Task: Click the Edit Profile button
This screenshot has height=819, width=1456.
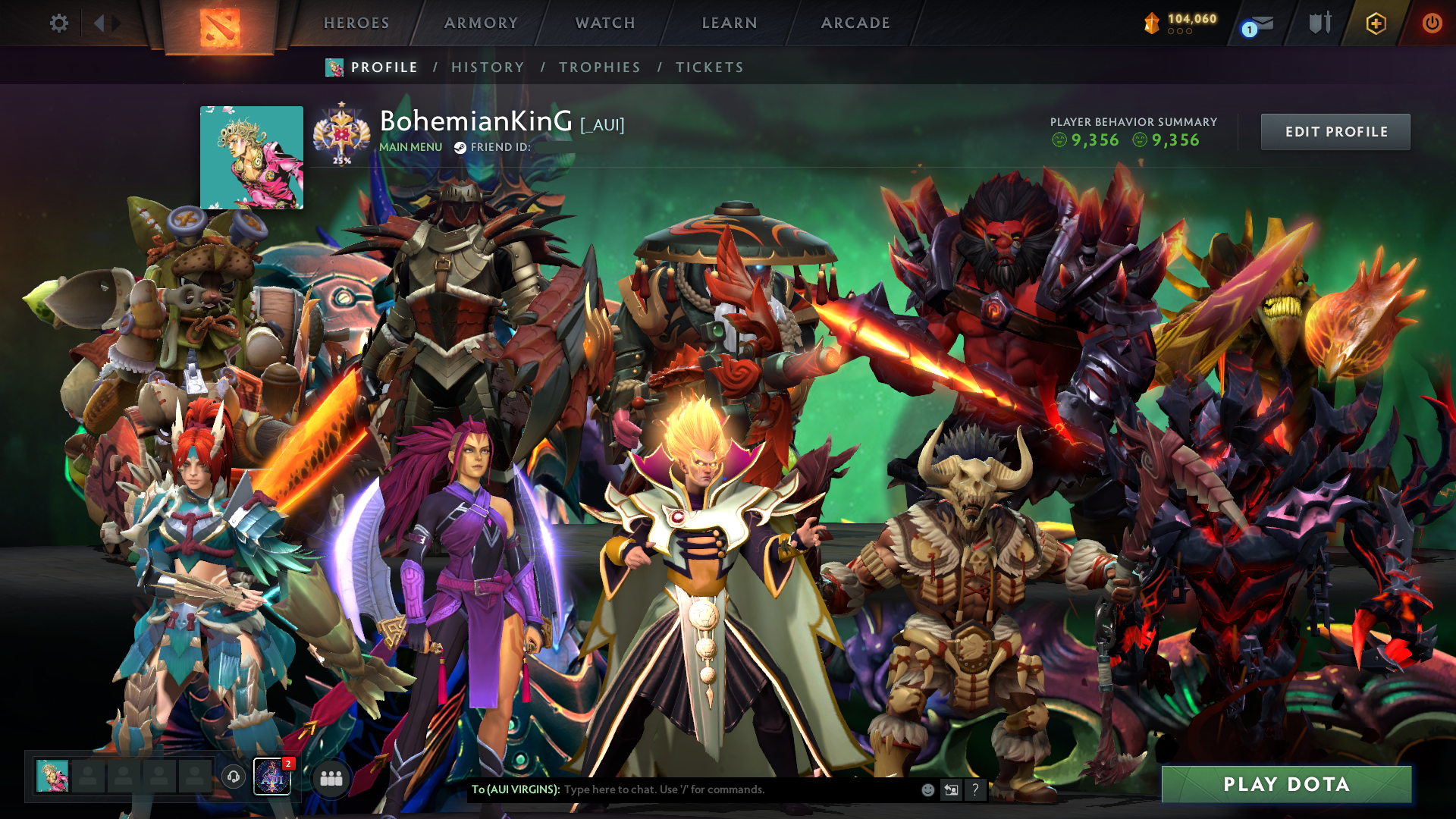Action: [1335, 132]
